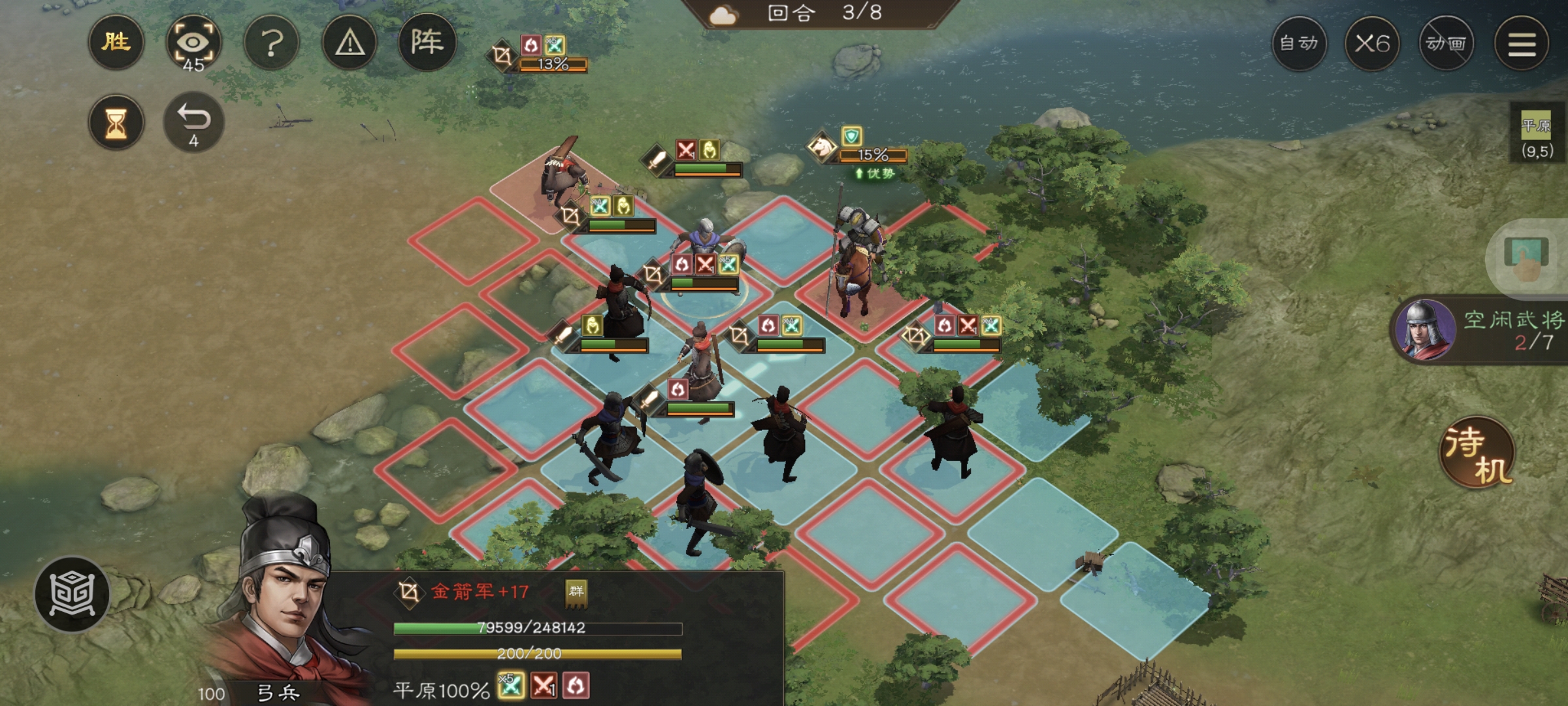Open the ? help icon
The width and height of the screenshot is (1568, 706).
pos(271,42)
